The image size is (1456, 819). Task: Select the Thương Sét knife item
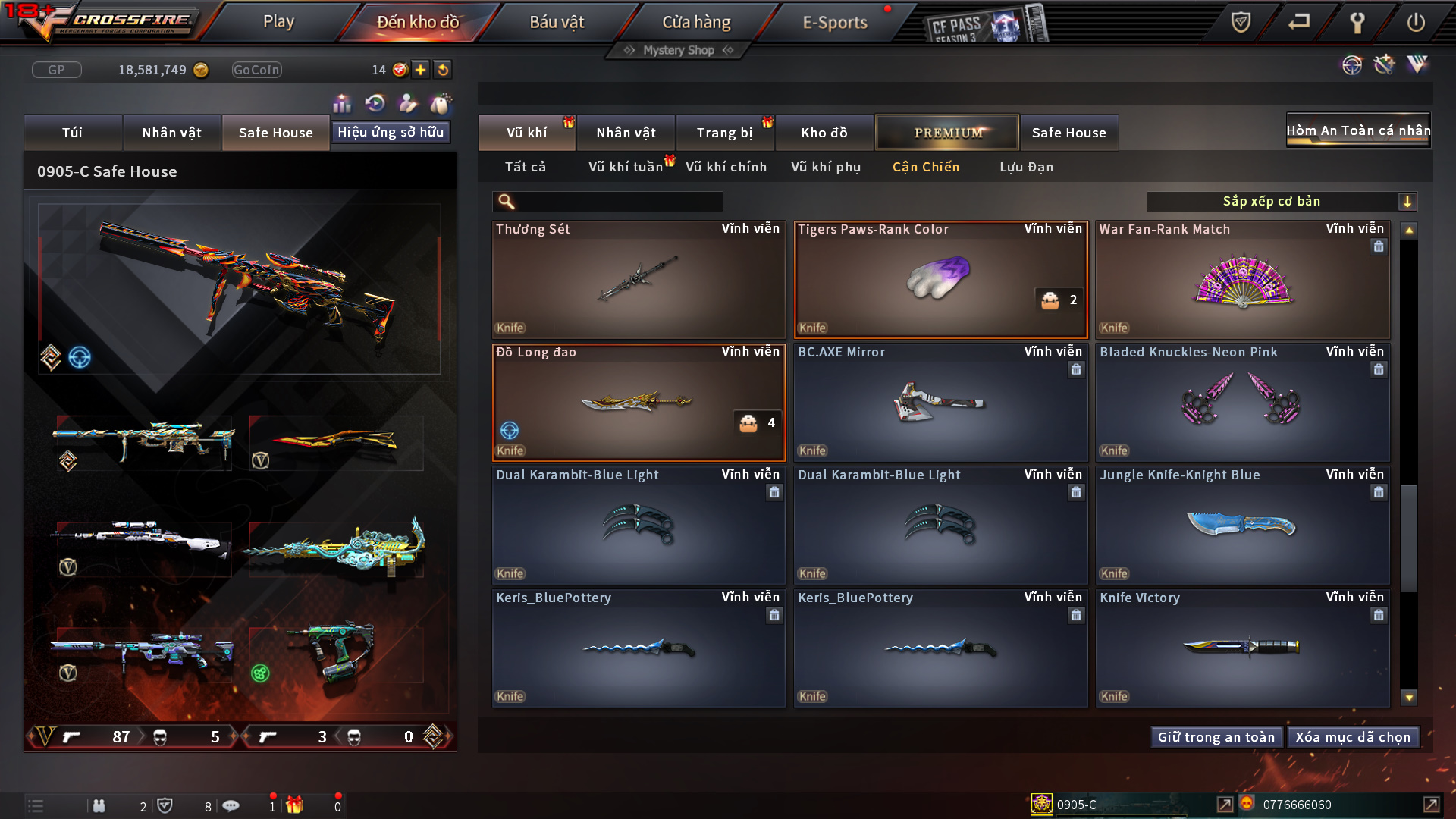[639, 280]
